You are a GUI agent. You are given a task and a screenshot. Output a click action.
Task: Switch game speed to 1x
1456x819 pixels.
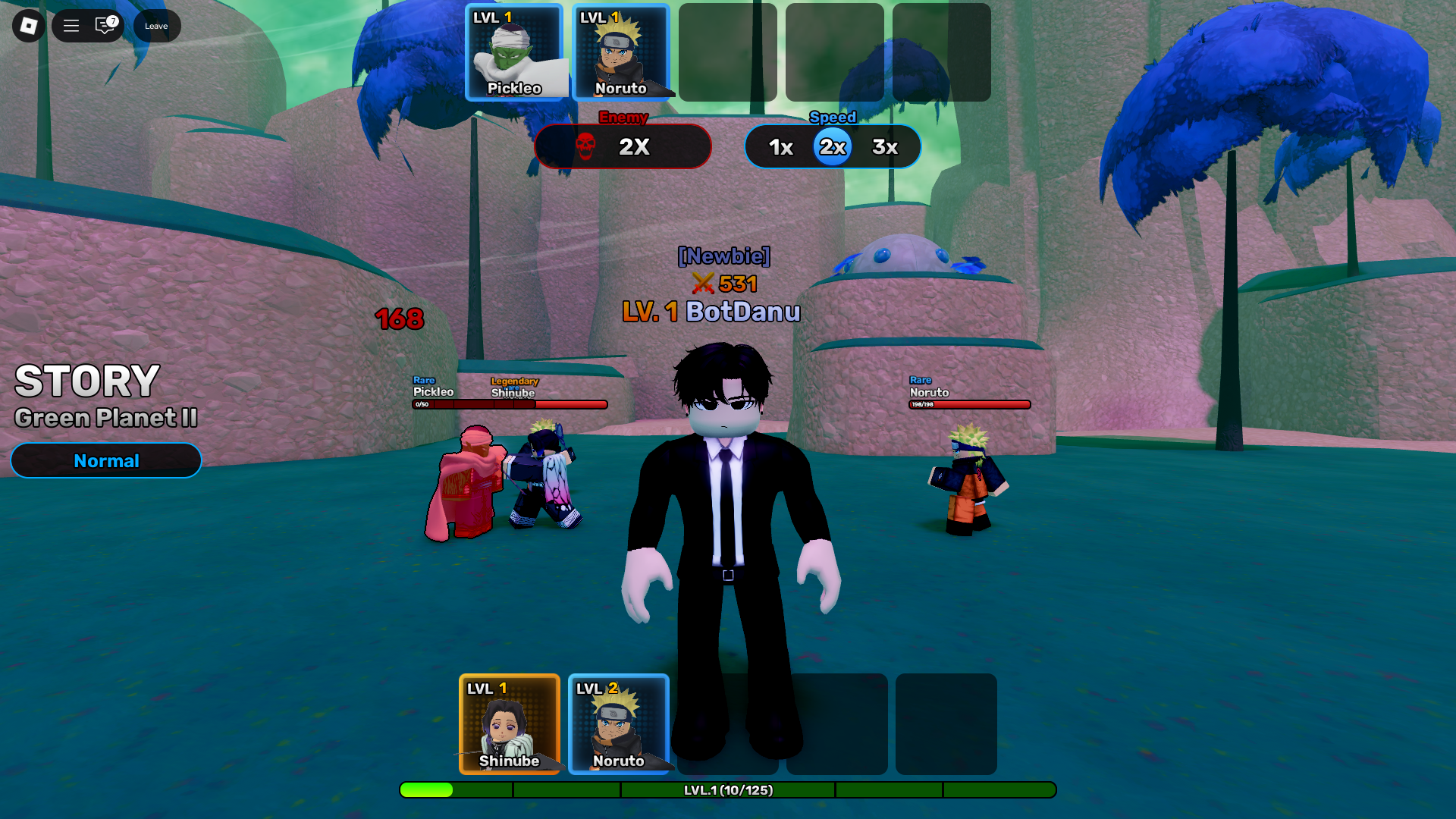pyautogui.click(x=780, y=146)
